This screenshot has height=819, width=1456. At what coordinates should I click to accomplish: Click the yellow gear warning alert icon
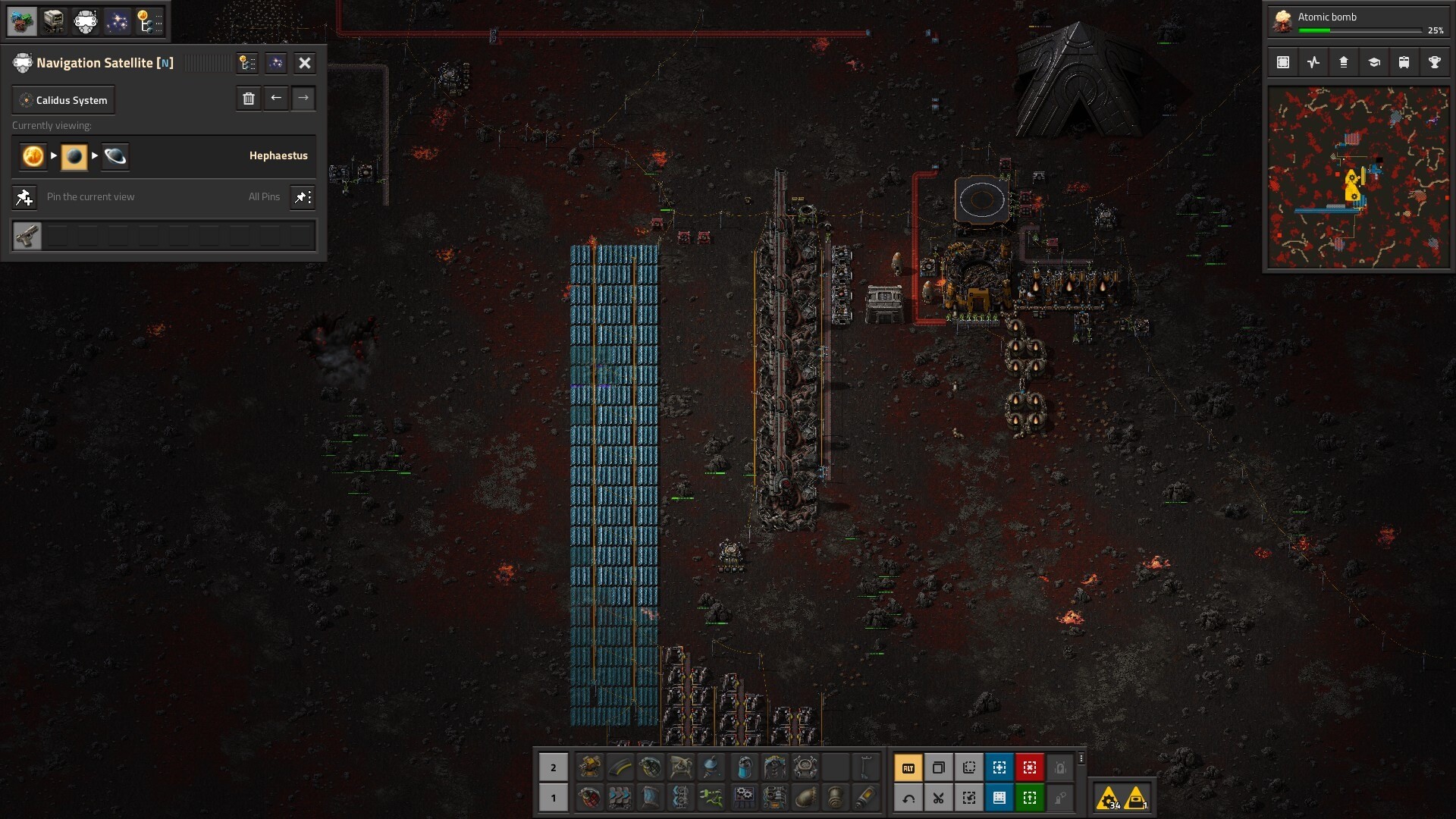click(x=1109, y=798)
